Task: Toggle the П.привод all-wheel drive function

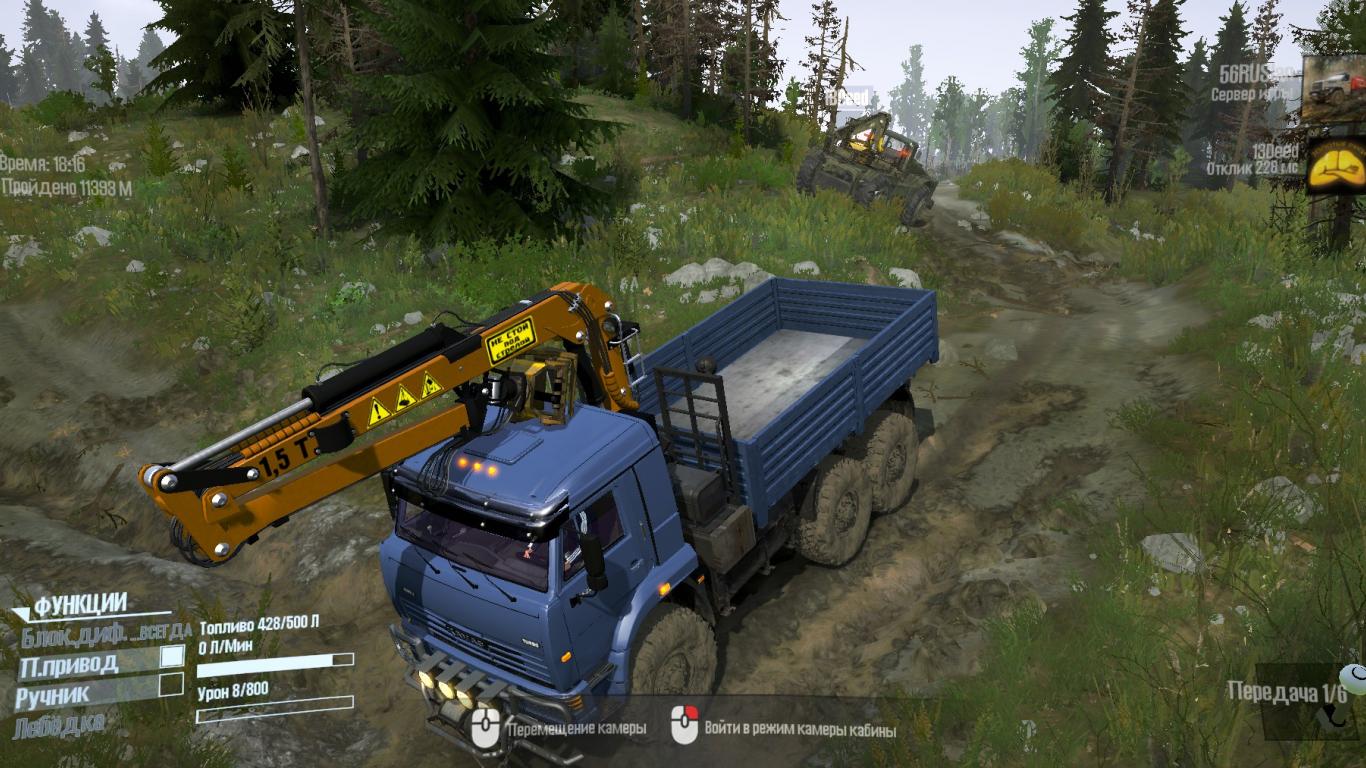Action: 172,657
